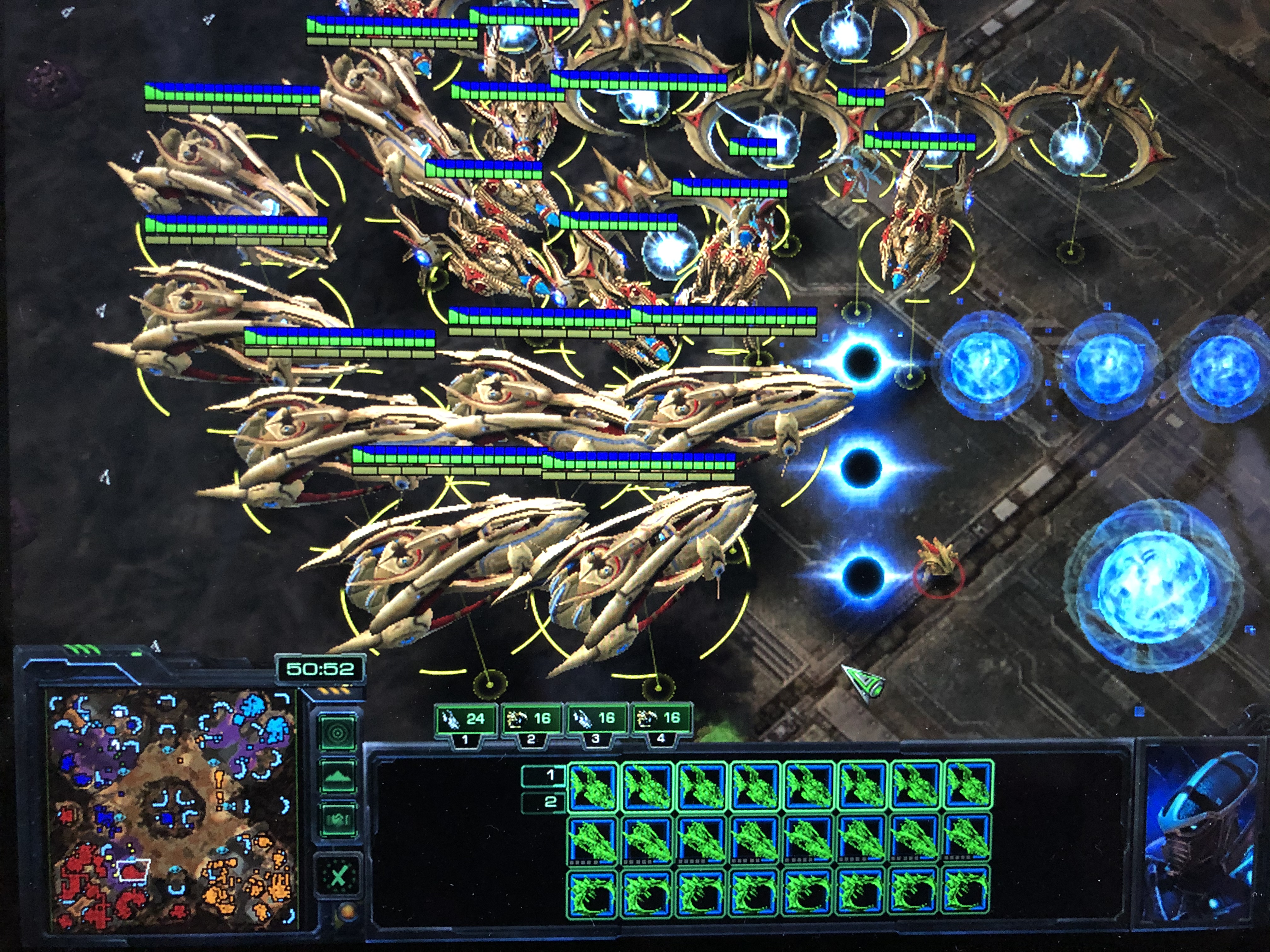Click on the minimap
This screenshot has height=952, width=1270.
(172, 809)
